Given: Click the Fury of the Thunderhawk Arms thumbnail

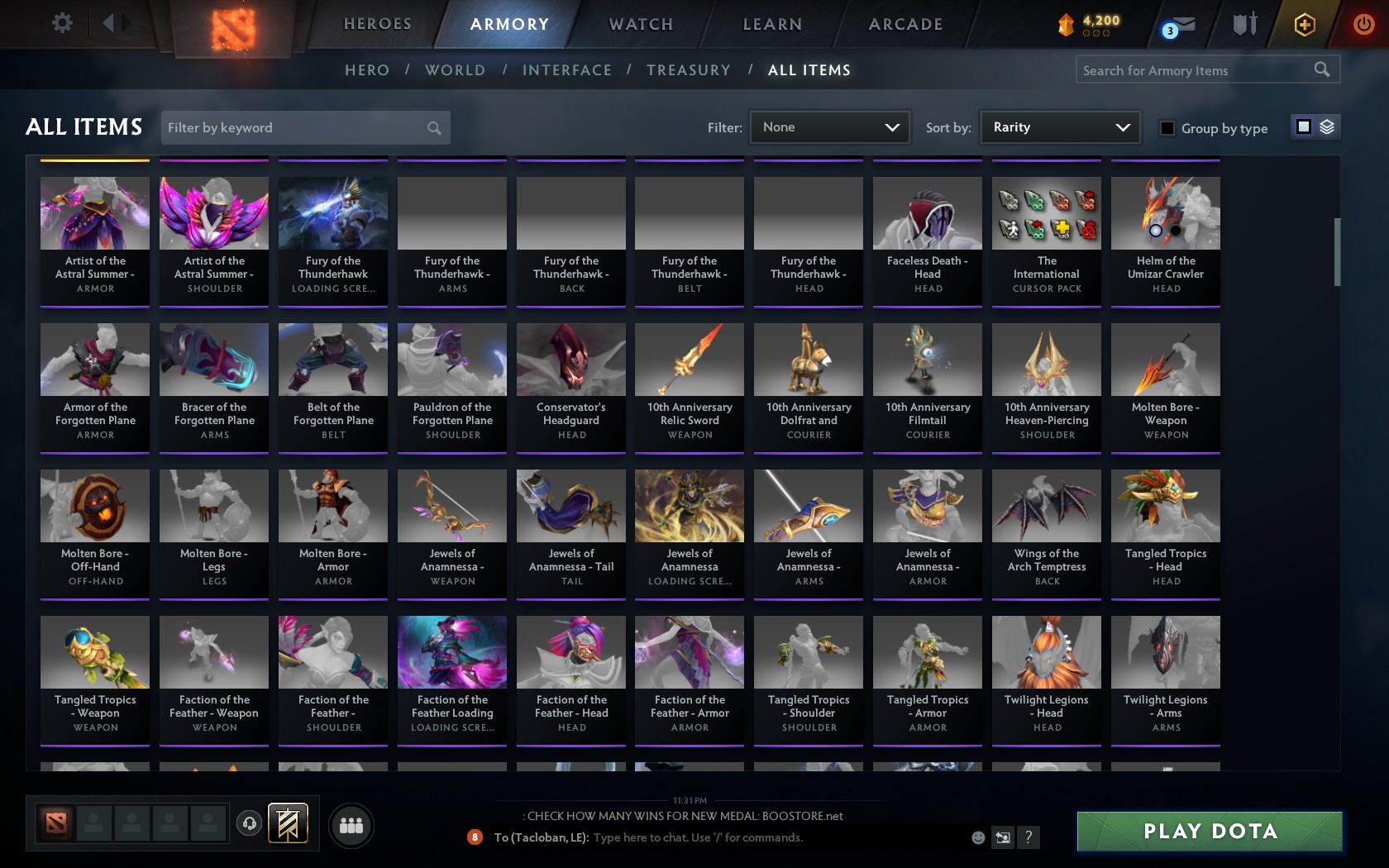Looking at the screenshot, I should pyautogui.click(x=451, y=212).
